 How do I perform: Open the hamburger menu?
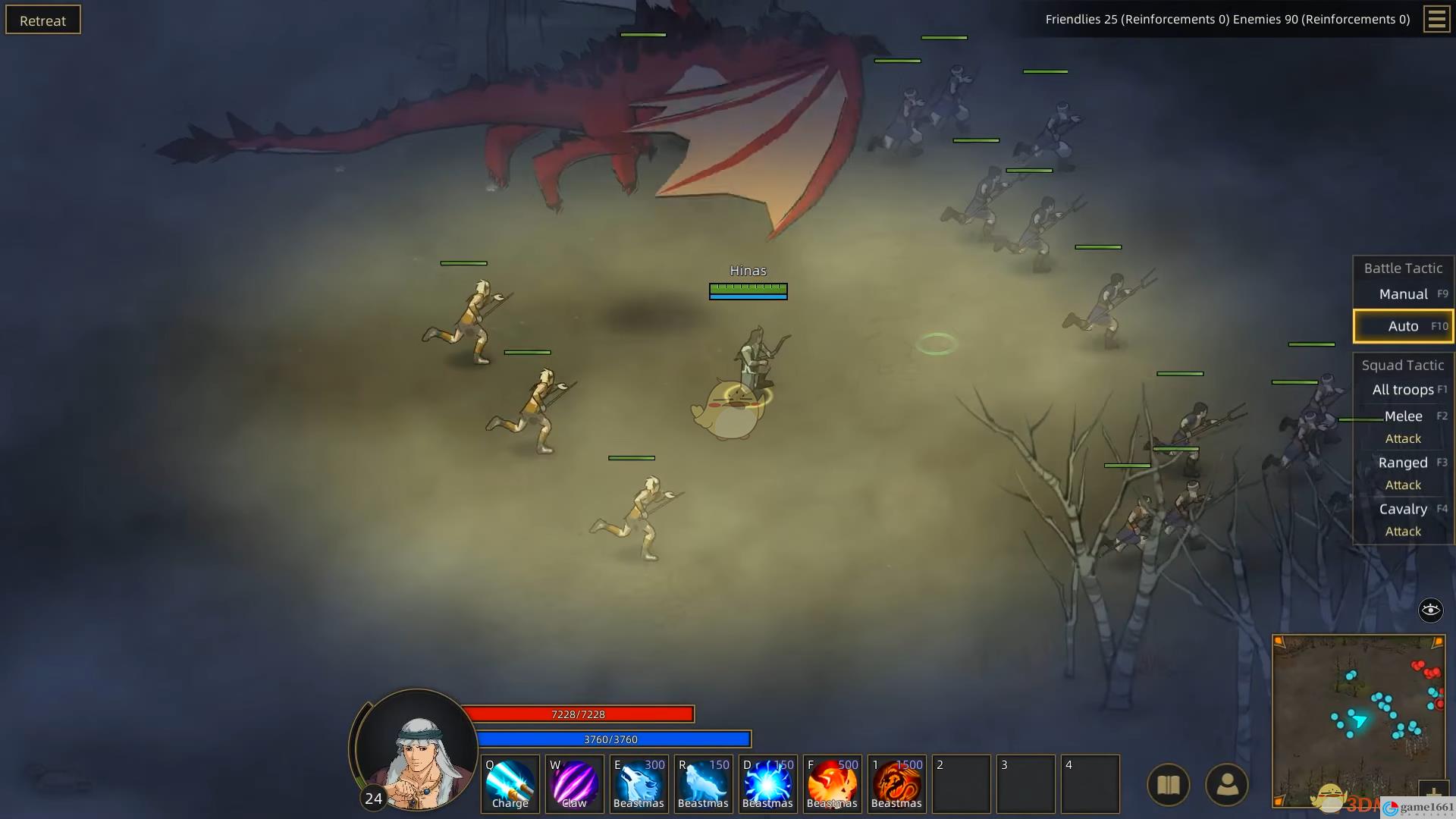[1436, 19]
